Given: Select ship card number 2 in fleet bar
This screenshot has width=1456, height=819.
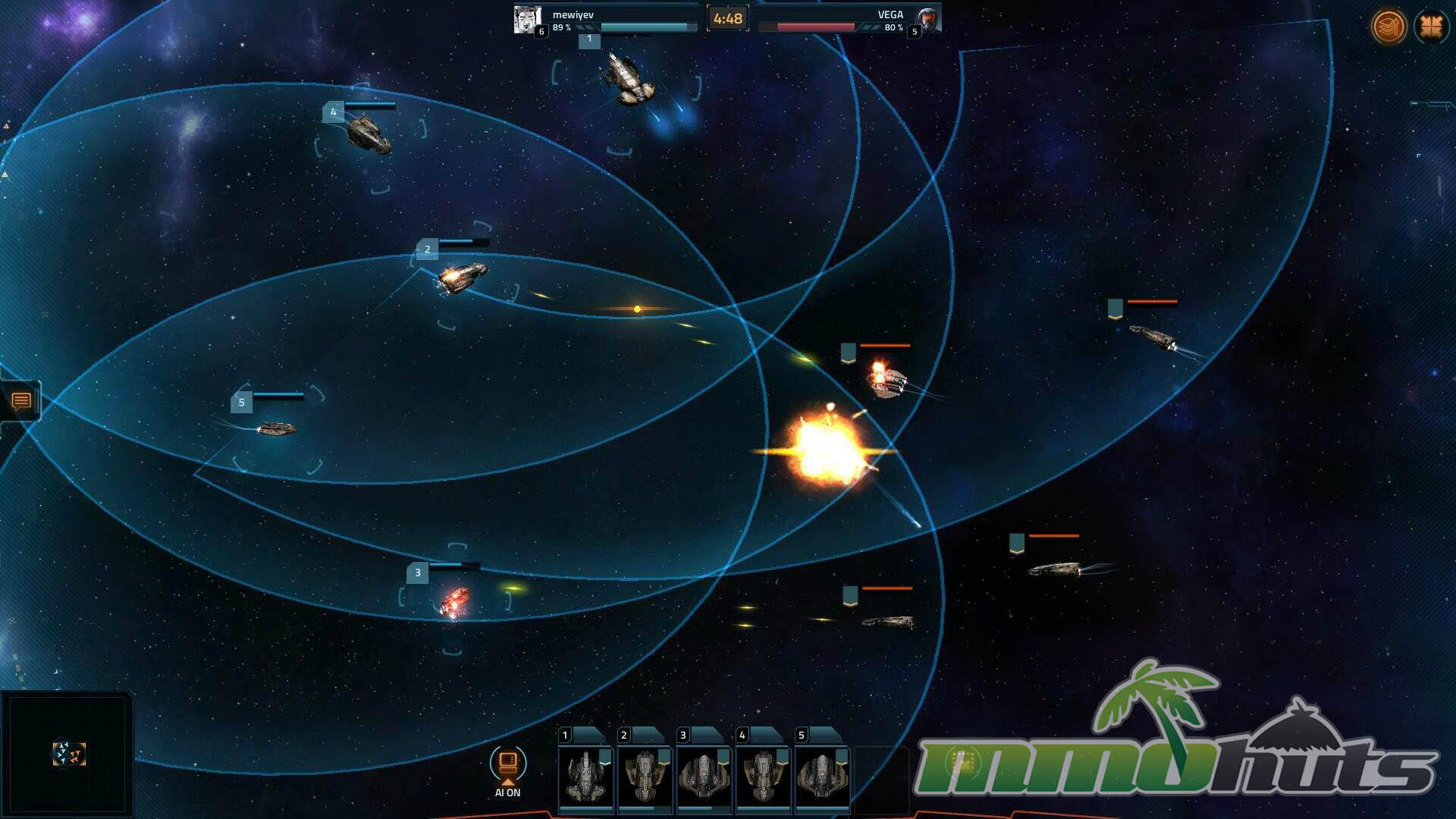Looking at the screenshot, I should coord(645,775).
